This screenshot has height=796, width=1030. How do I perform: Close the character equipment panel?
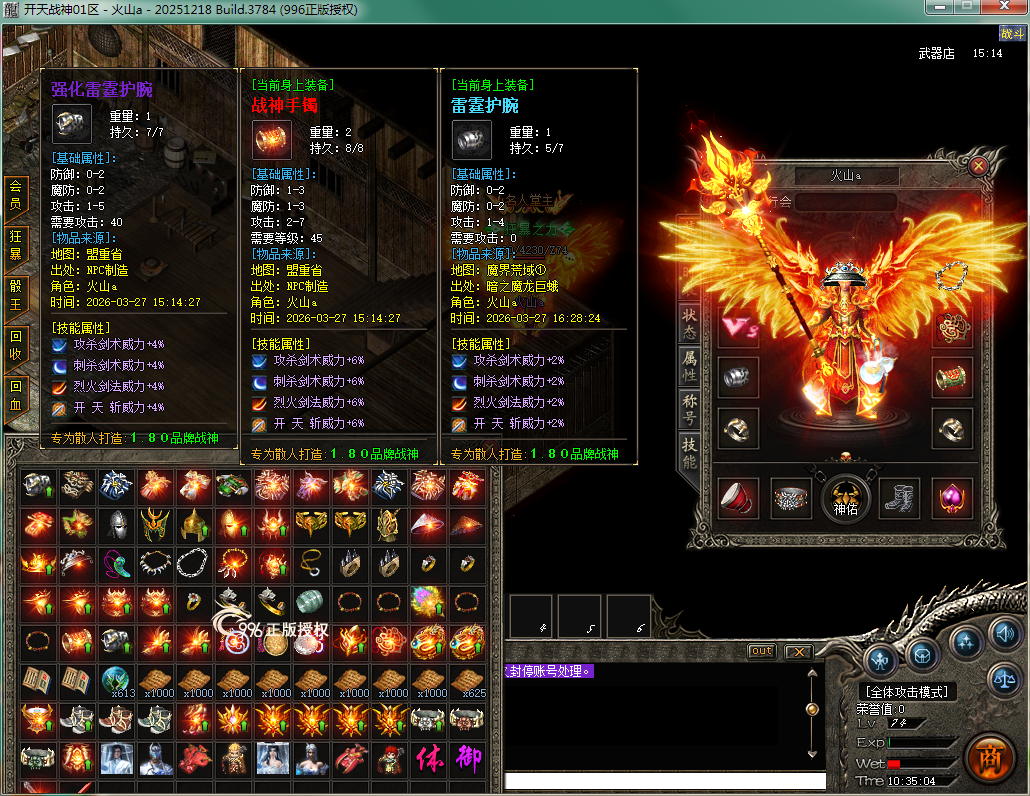(978, 166)
